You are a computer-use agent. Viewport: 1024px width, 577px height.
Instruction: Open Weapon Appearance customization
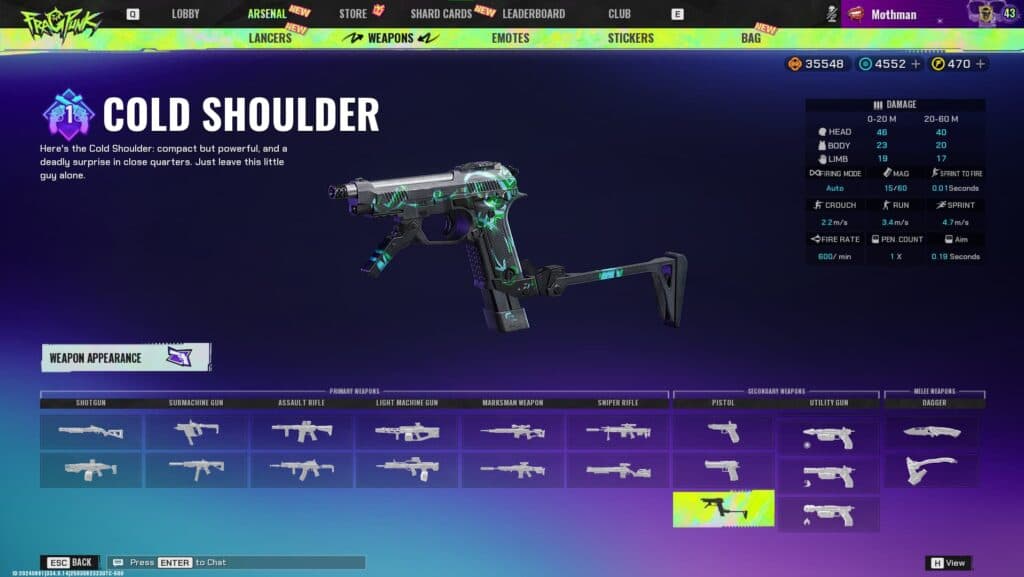pos(126,357)
